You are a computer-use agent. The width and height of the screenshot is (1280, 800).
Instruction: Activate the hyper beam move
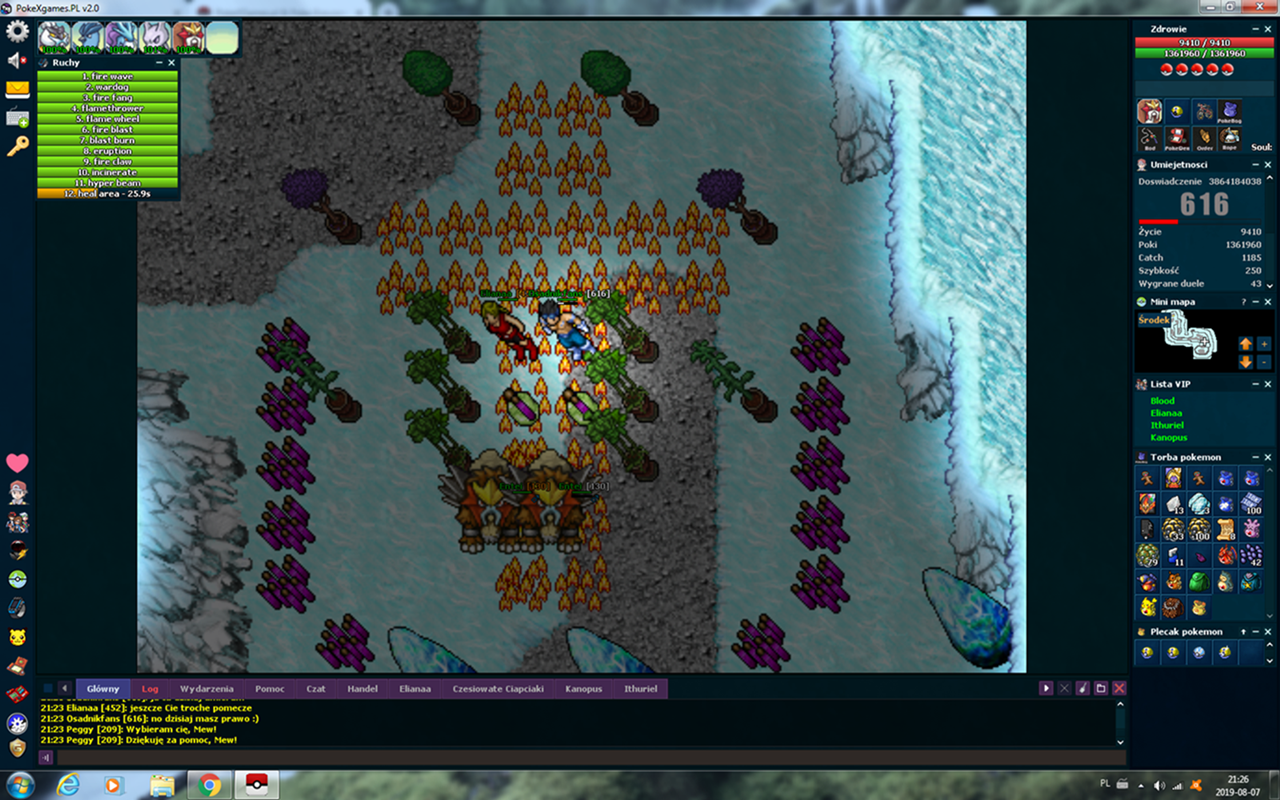[108, 183]
